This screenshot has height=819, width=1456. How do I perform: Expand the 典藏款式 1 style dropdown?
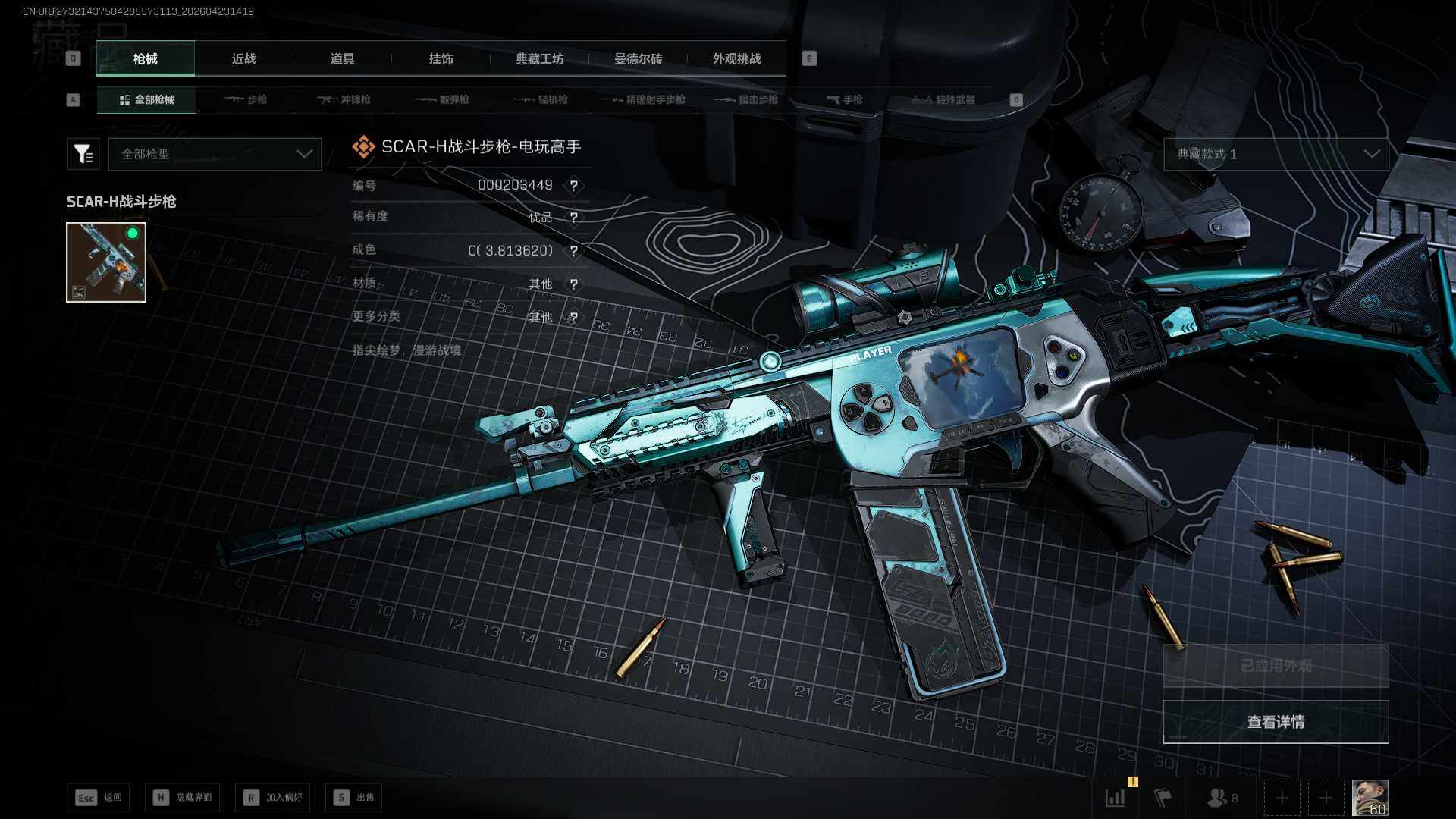click(x=1276, y=154)
